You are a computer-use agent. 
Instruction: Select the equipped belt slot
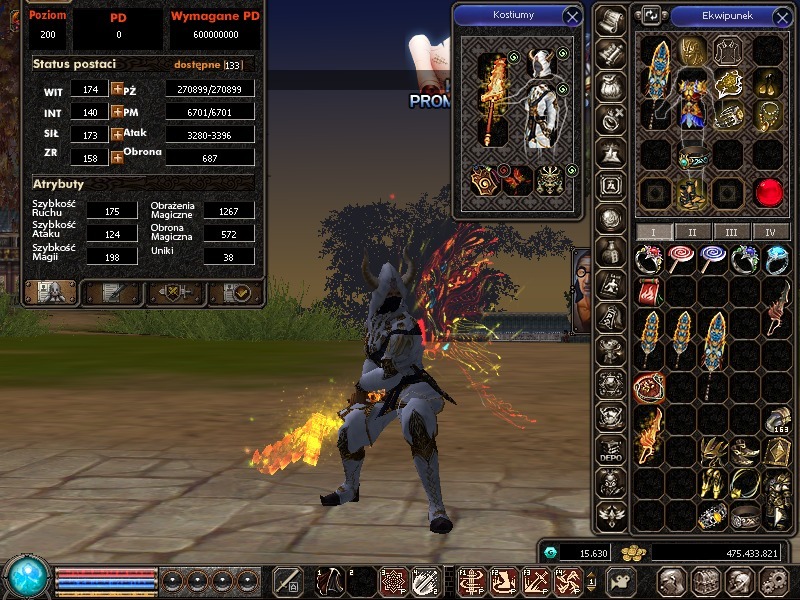691,158
